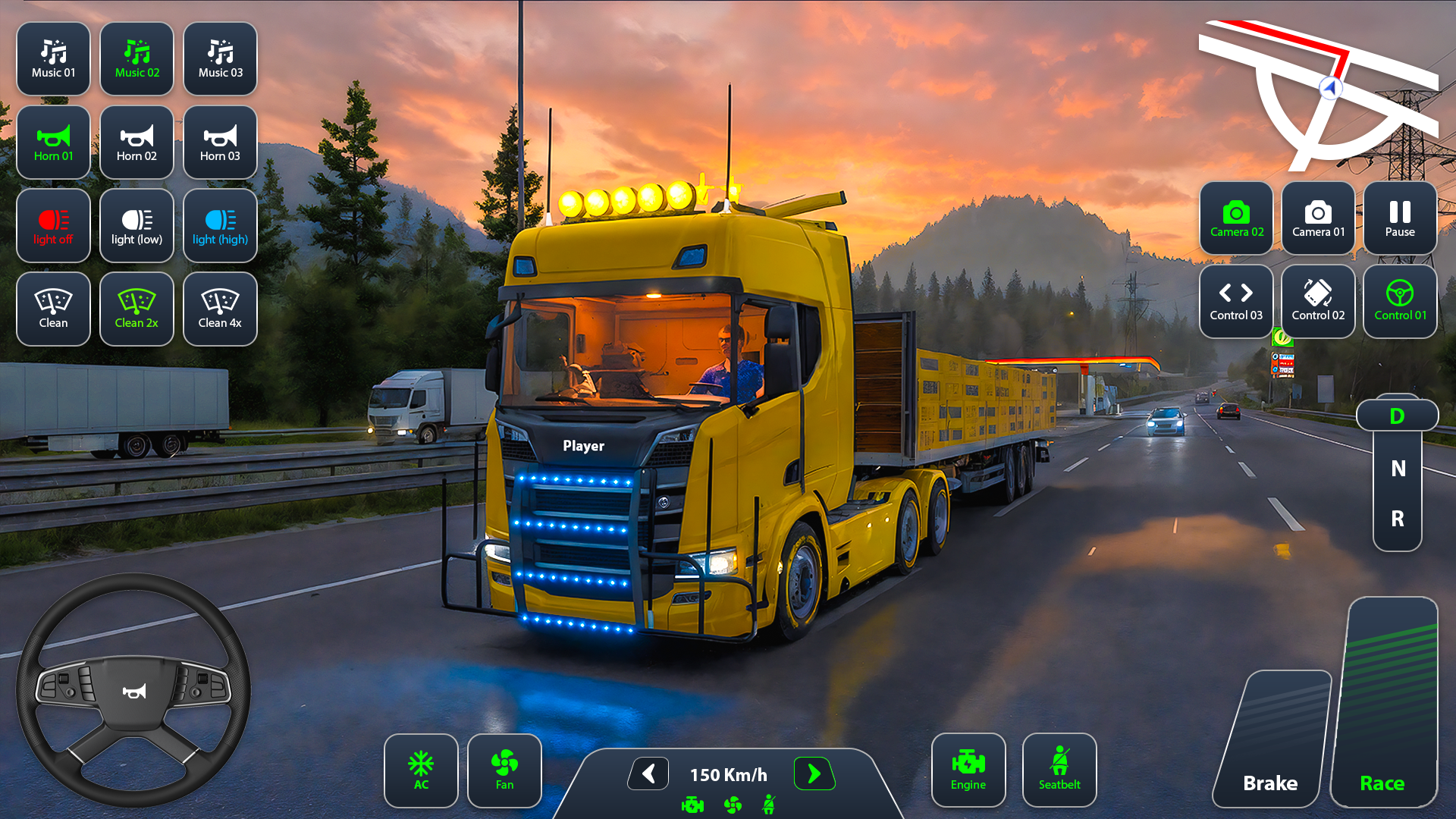1456x819 pixels.
Task: Select the Horn 02 sound
Action: [136, 143]
